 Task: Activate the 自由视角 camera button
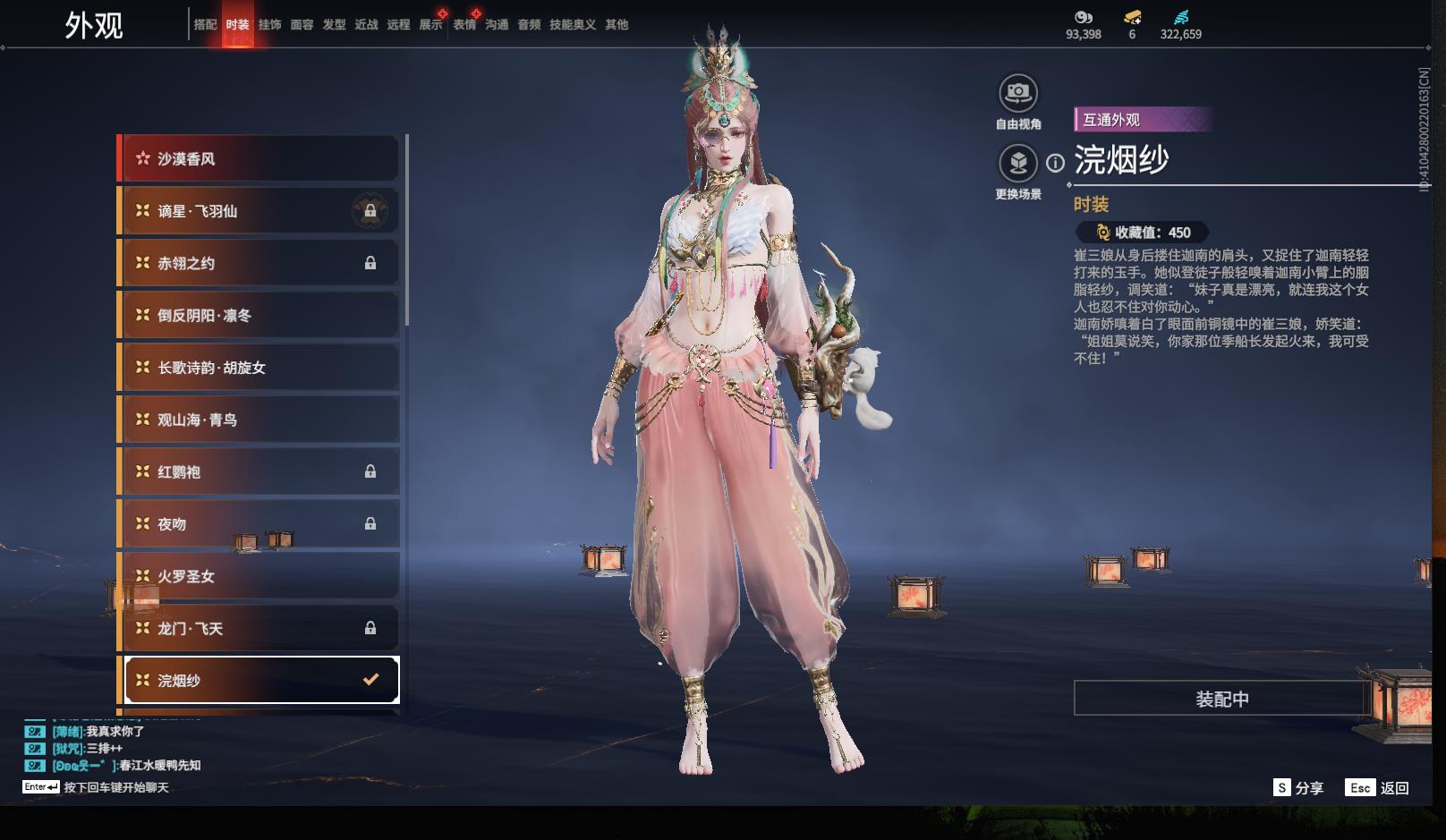[1017, 93]
